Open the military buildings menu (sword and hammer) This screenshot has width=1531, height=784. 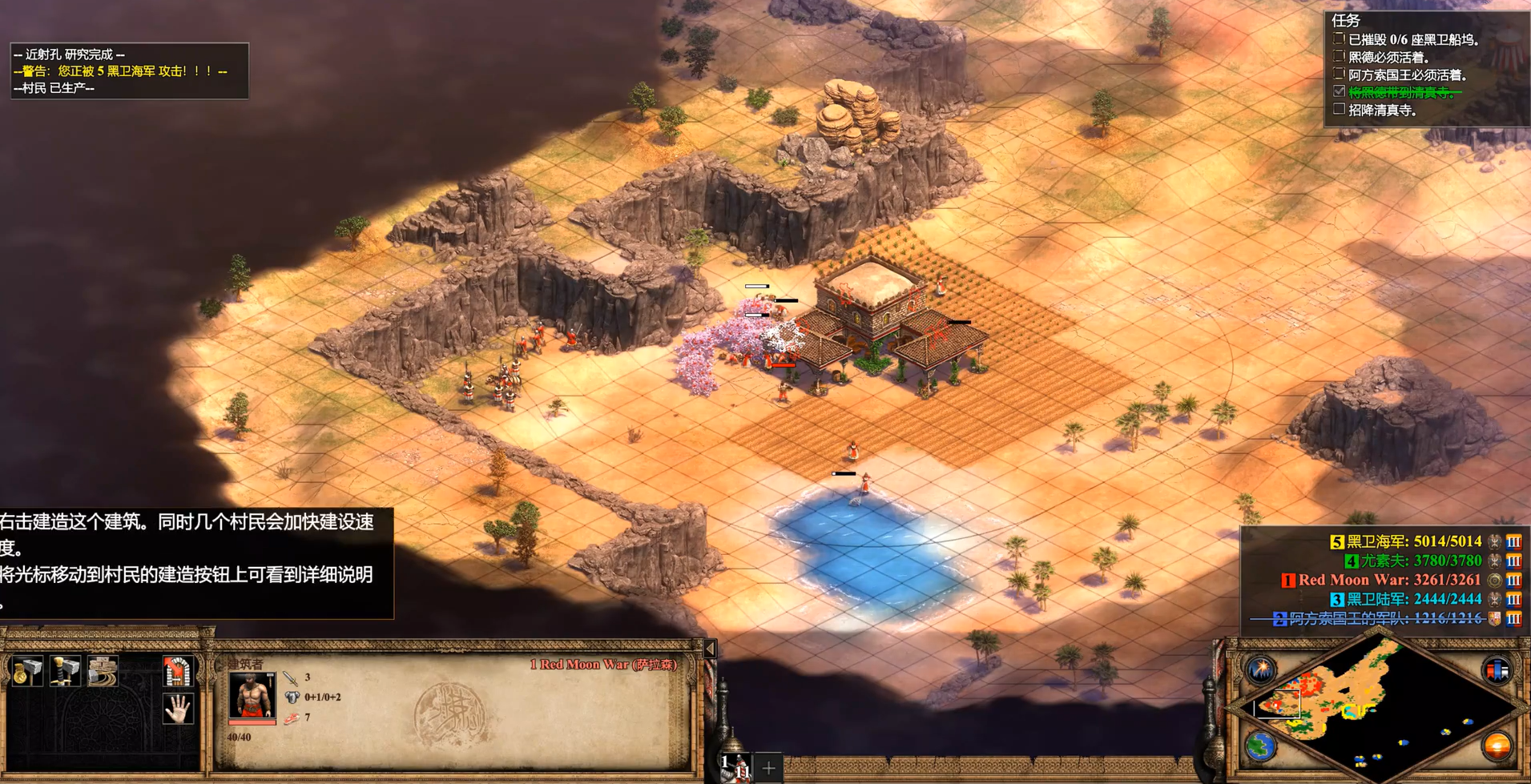(x=65, y=672)
